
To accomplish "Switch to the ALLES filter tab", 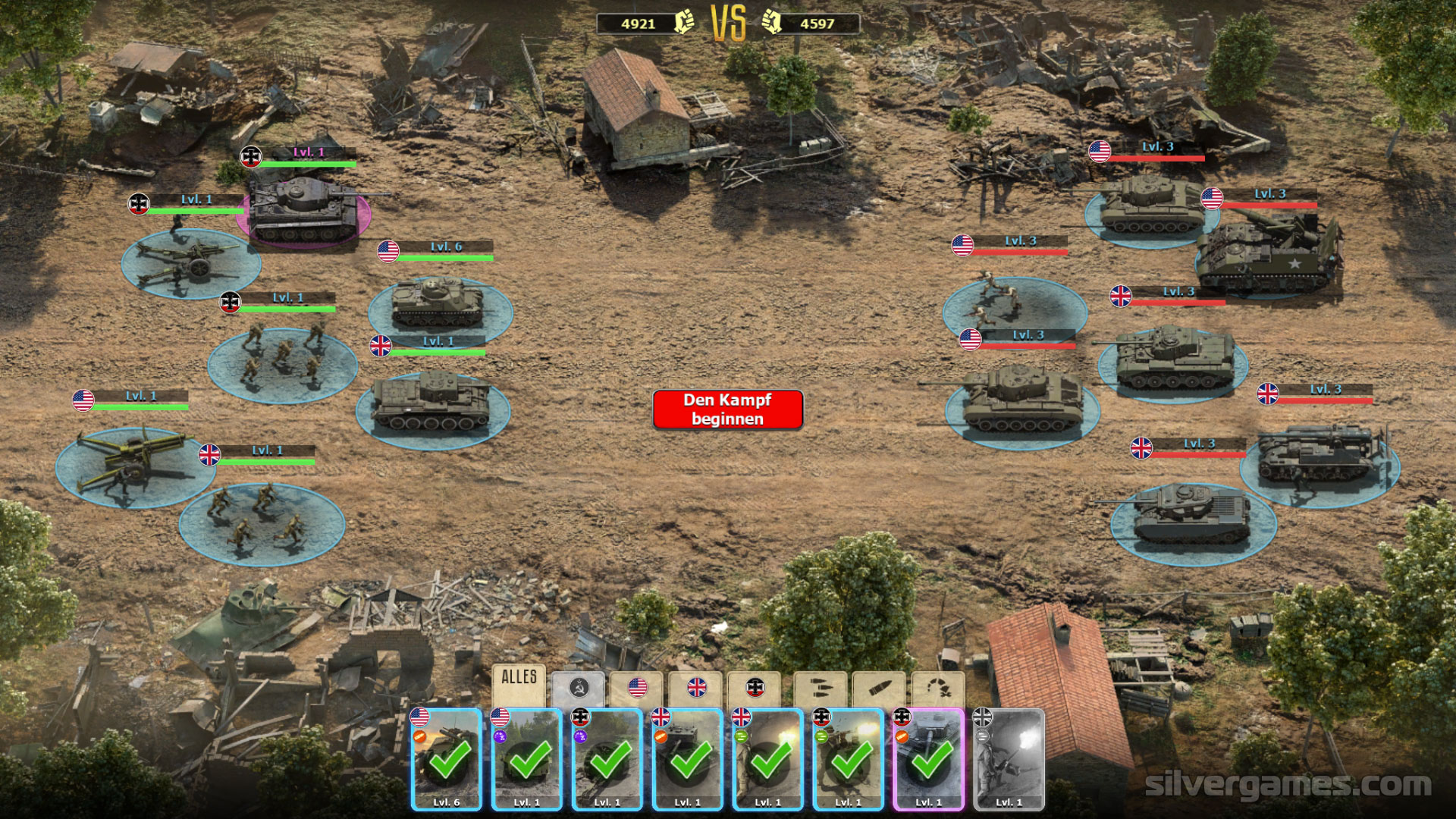I will tap(519, 685).
